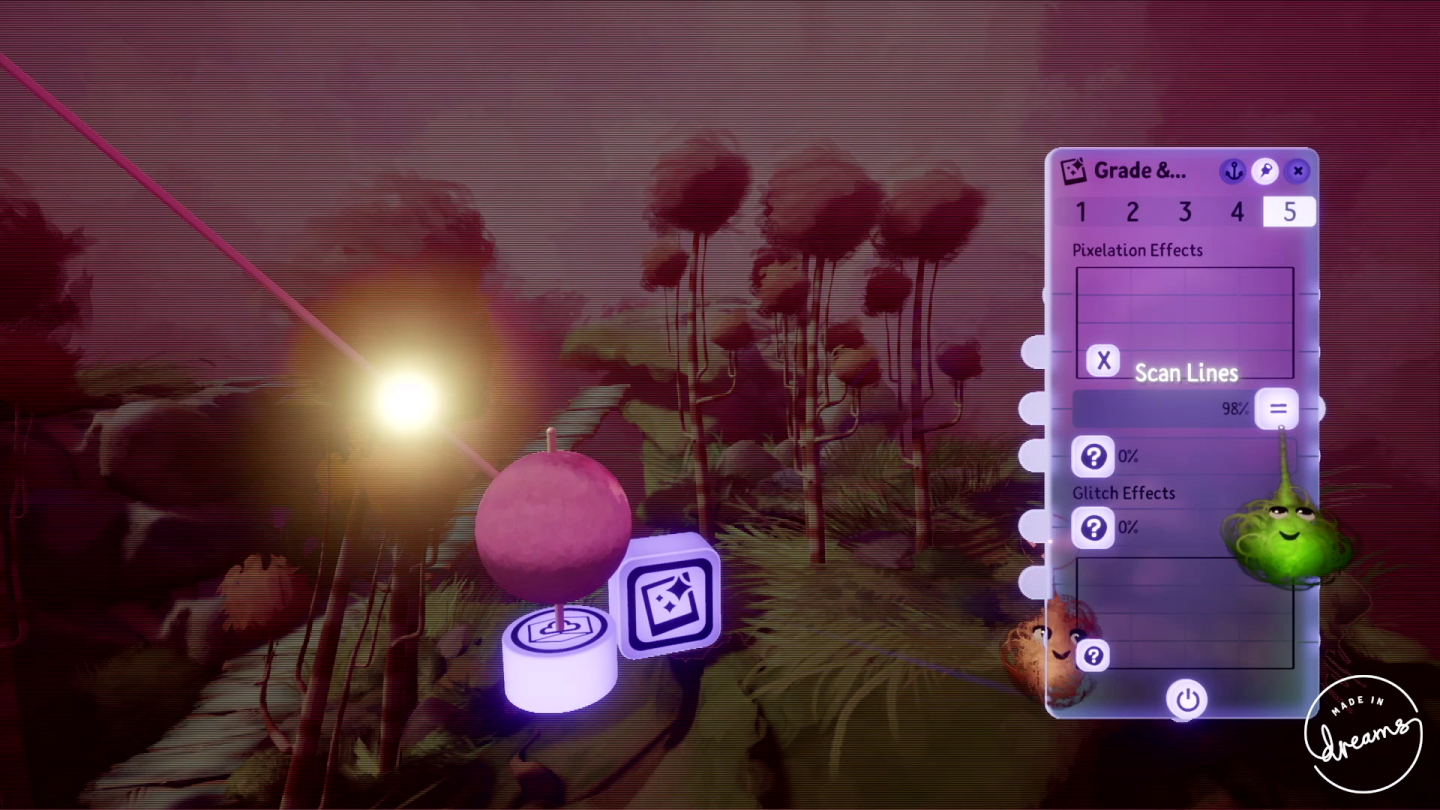Click the X to clear the Scan Lines value
Viewport: 1440px width, 810px height.
tap(1101, 360)
